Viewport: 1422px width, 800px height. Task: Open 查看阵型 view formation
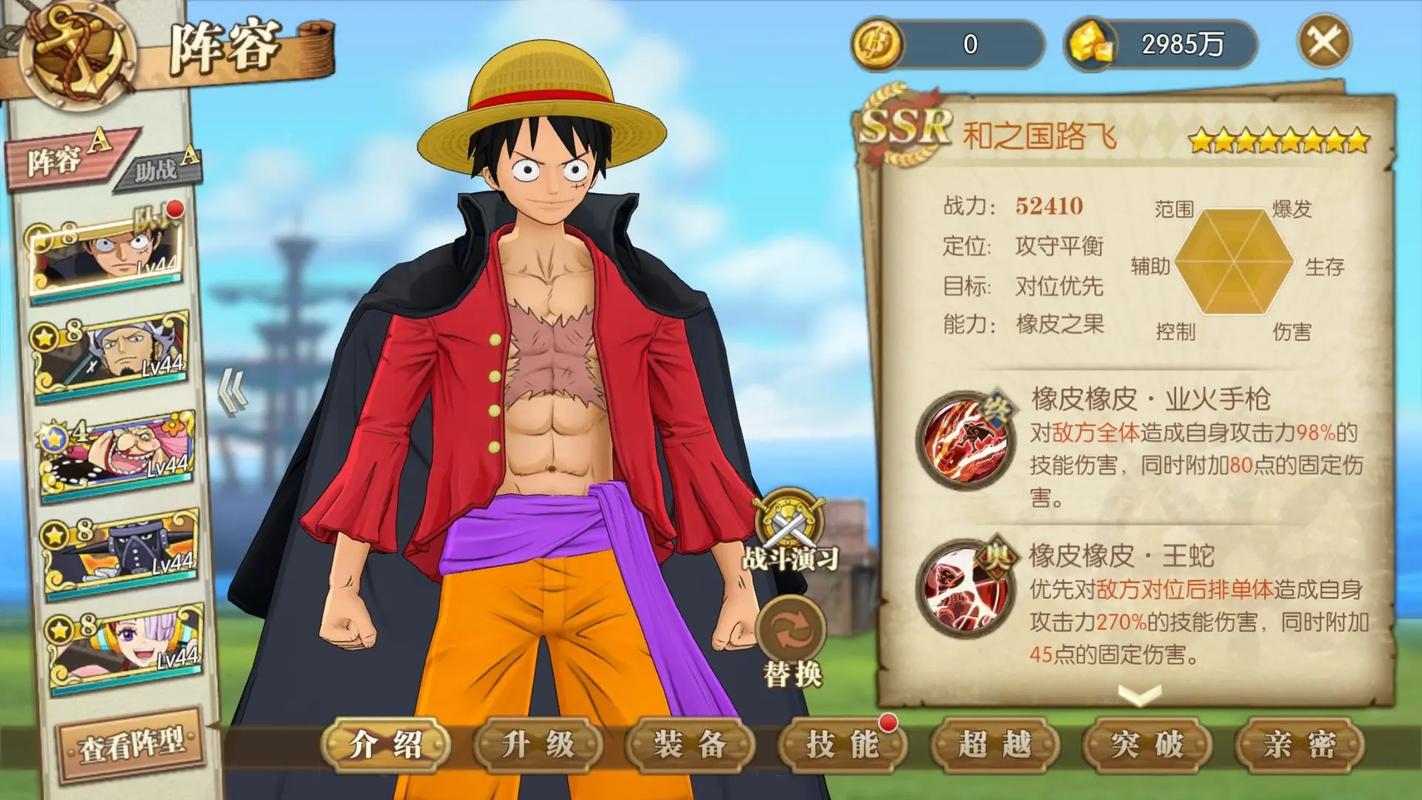131,744
